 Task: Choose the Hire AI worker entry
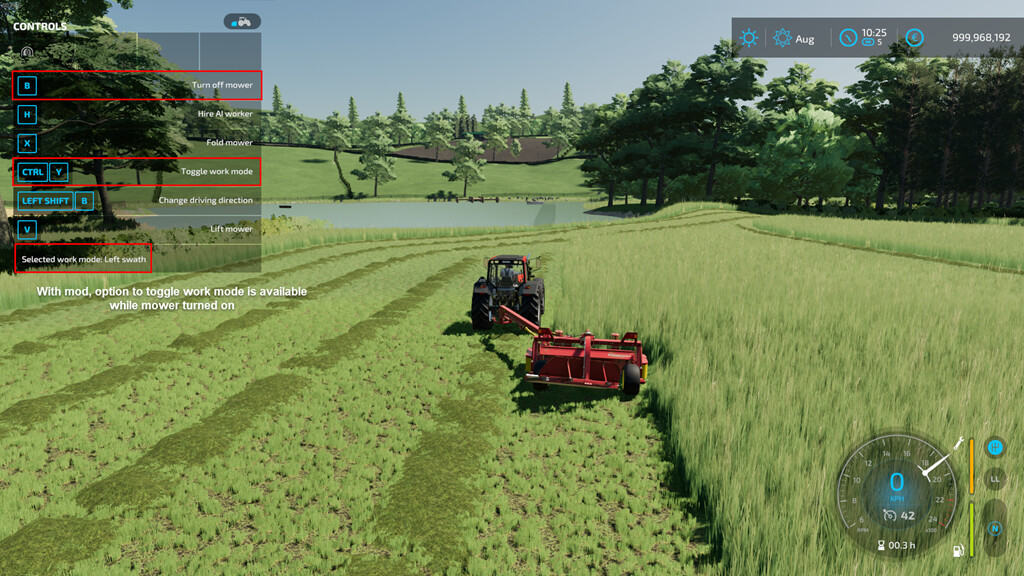(x=137, y=114)
